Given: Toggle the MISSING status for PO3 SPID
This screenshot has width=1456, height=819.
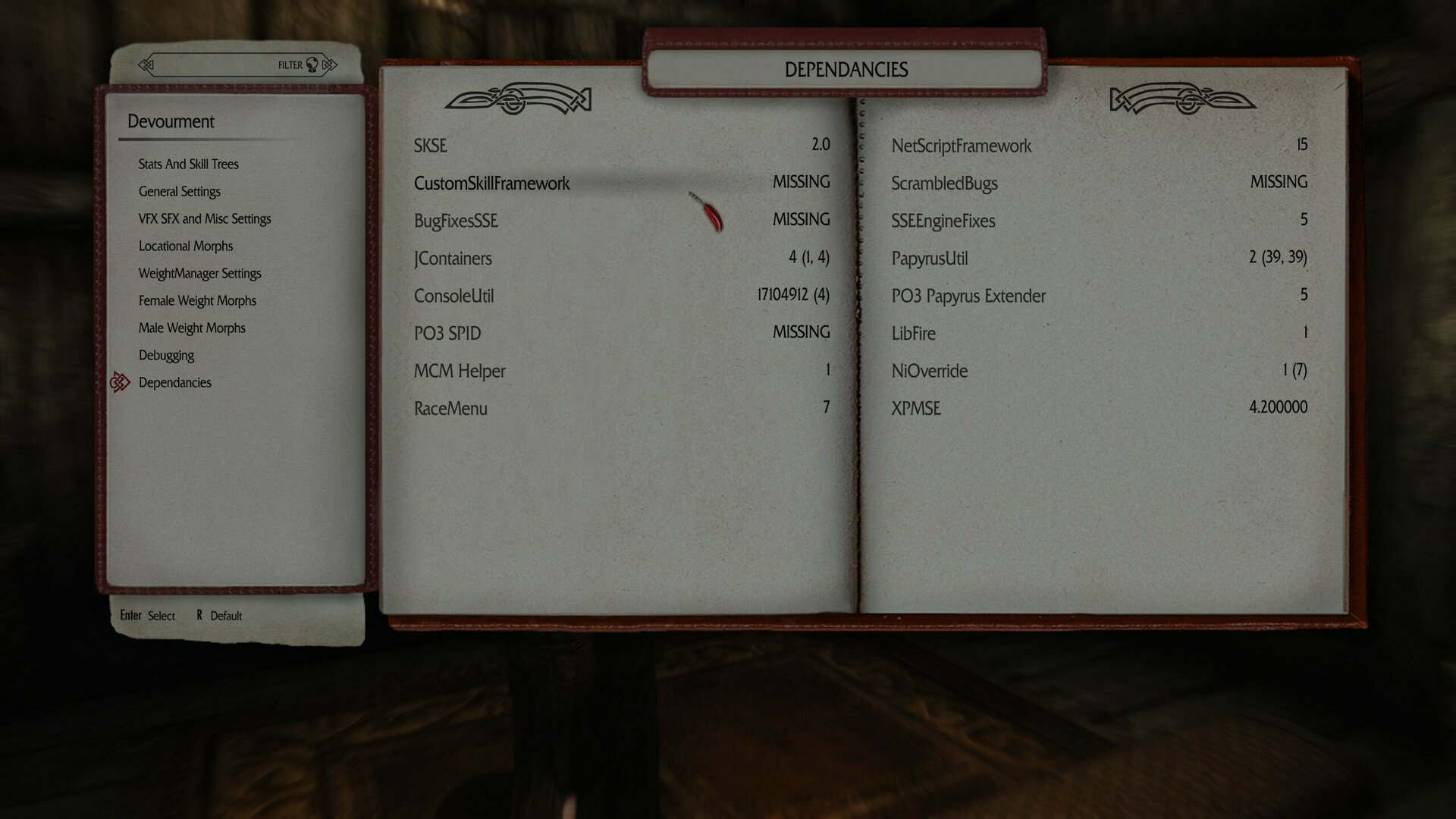Looking at the screenshot, I should [801, 333].
